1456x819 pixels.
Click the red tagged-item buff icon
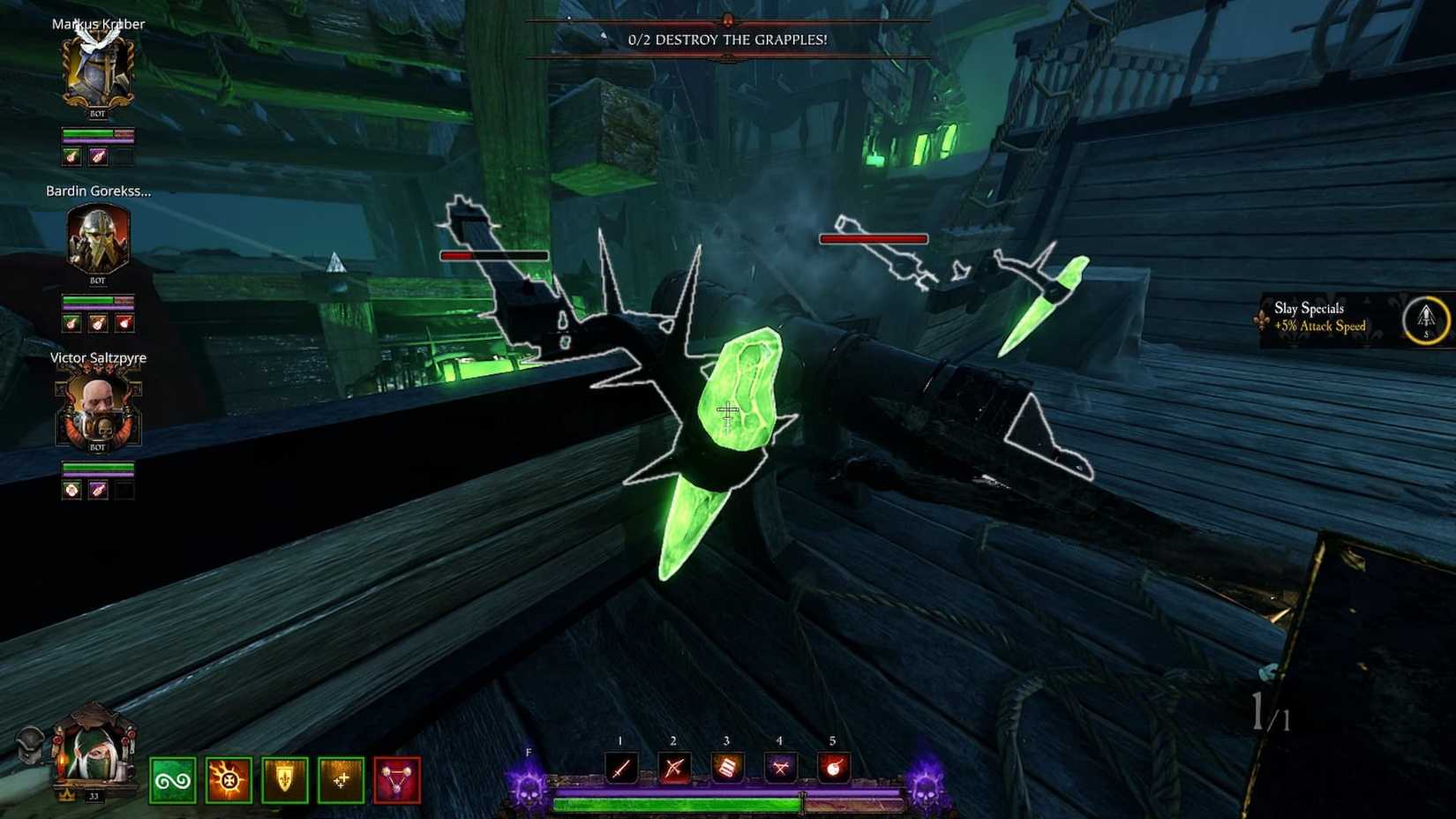coord(395,778)
